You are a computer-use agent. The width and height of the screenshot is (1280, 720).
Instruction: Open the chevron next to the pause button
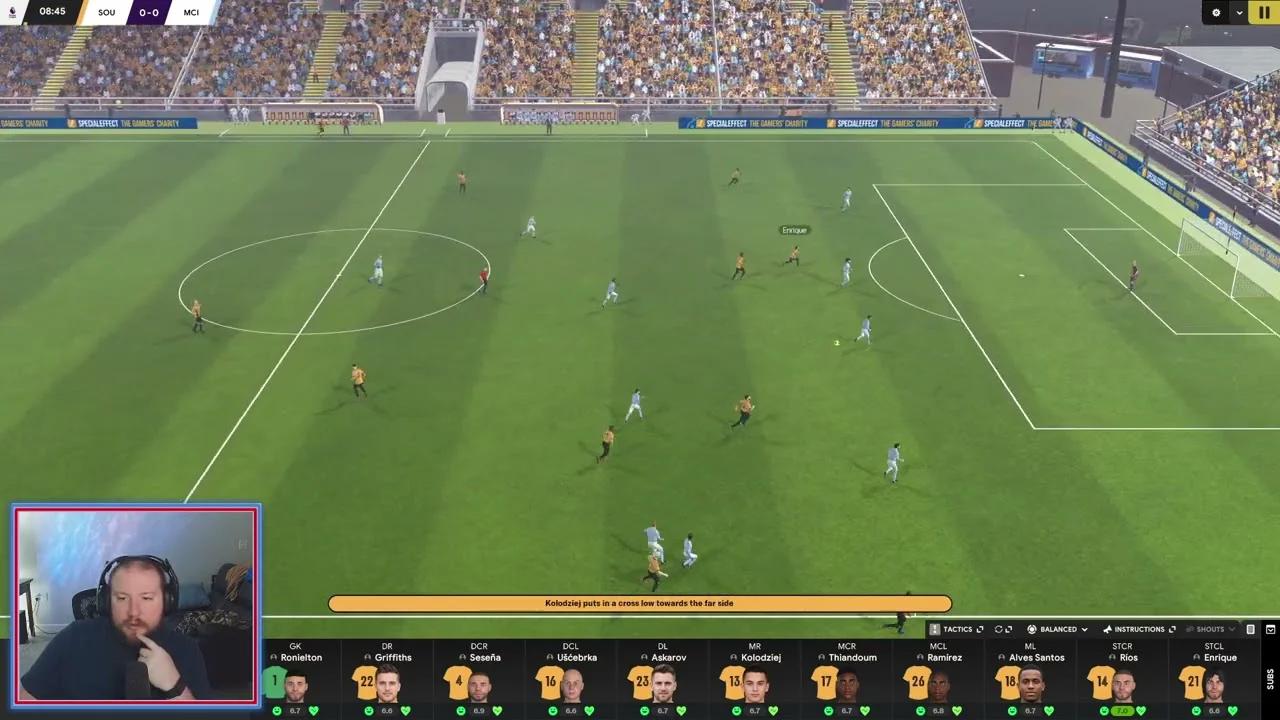1239,13
